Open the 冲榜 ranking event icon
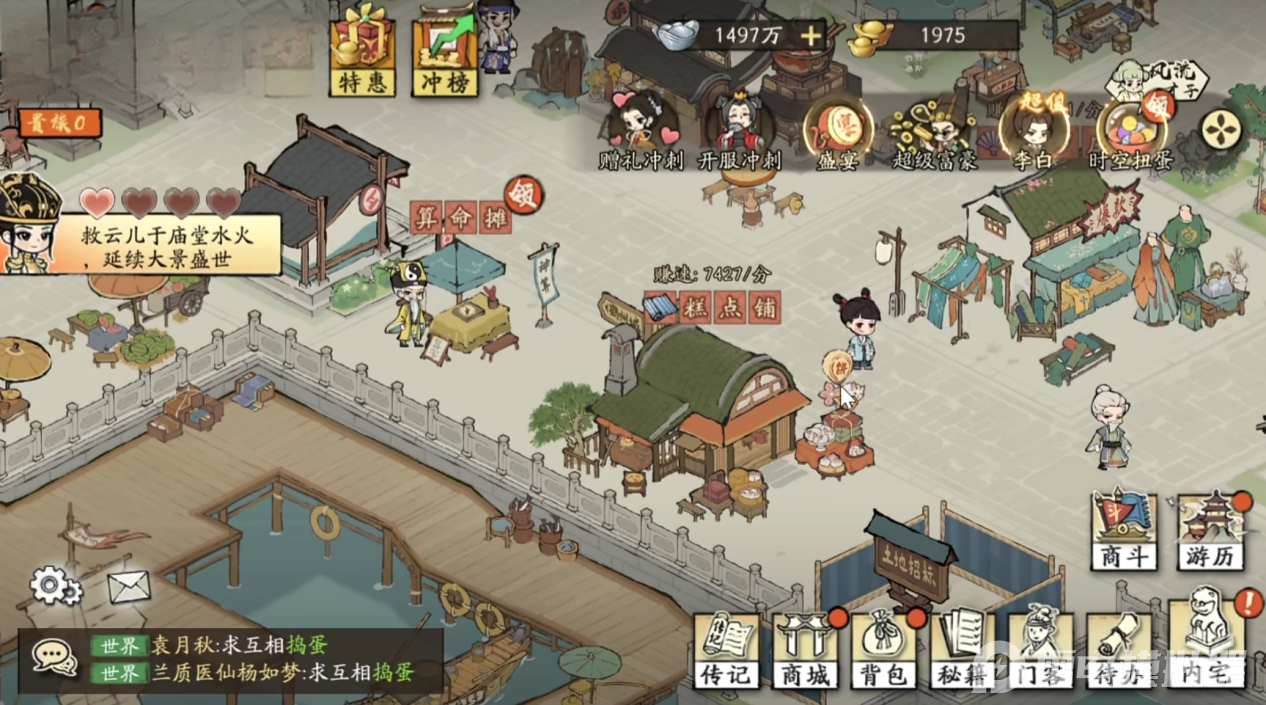1266x705 pixels. [444, 50]
